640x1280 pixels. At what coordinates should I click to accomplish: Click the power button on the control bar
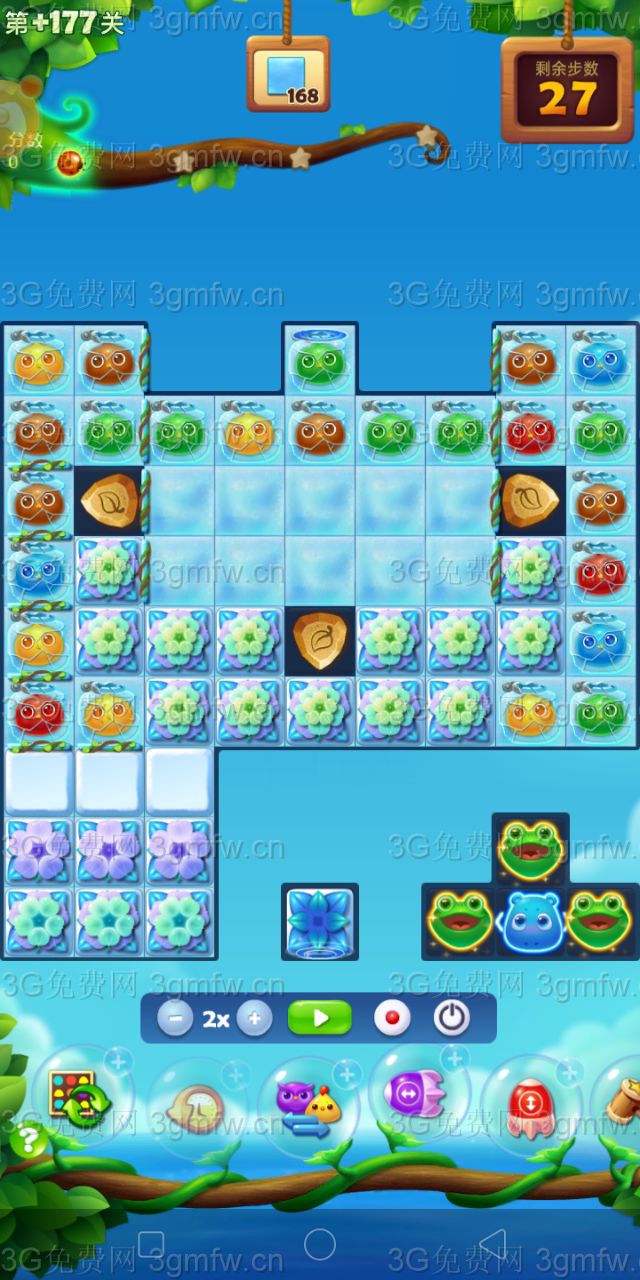pyautogui.click(x=452, y=1019)
